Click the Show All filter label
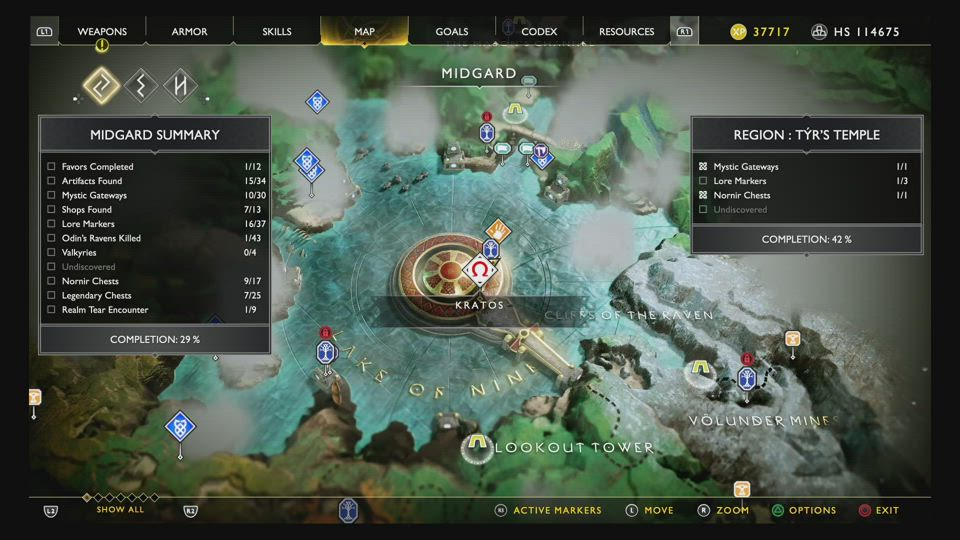Screen dimensions: 960x540 (120, 510)
